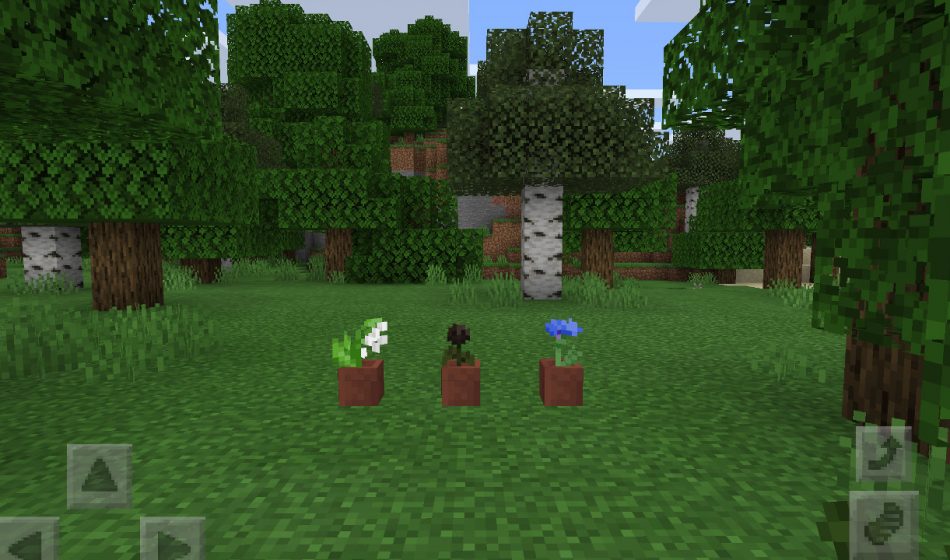Tap the curved-arrow jump button
This screenshot has width=950, height=560.
click(x=884, y=453)
